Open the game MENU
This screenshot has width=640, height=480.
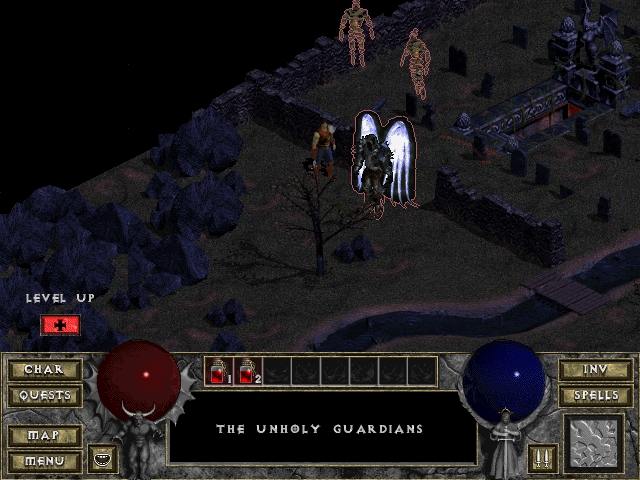(x=44, y=461)
